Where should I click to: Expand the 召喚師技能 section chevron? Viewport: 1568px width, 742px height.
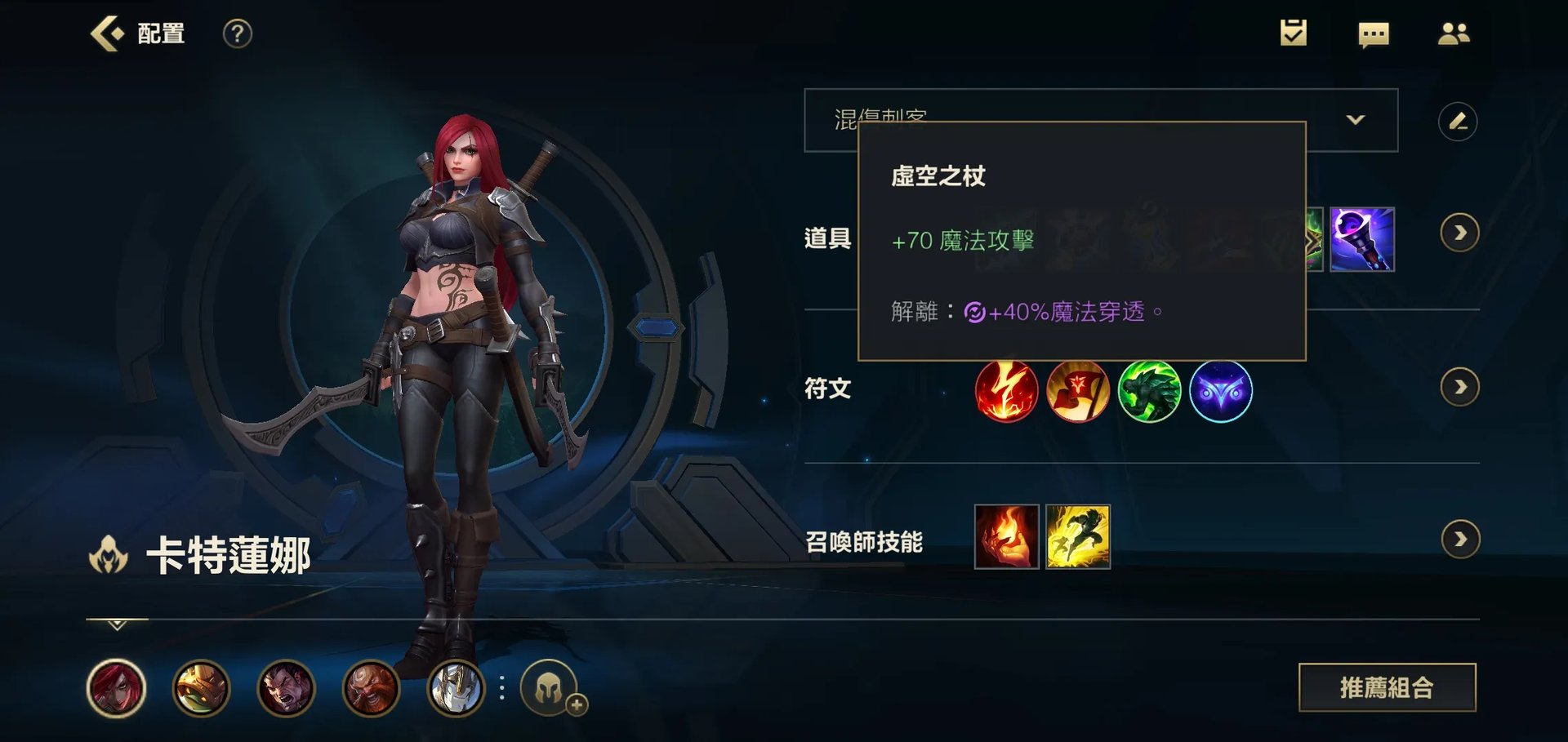(x=1459, y=539)
